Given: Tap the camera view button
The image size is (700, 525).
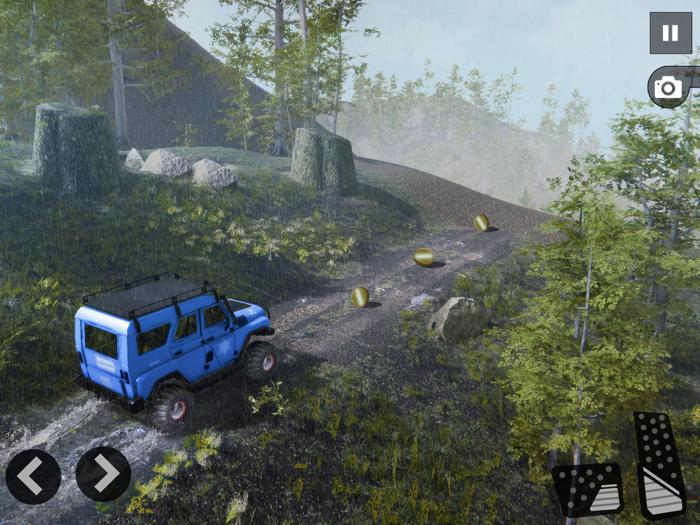Looking at the screenshot, I should coord(668,88).
